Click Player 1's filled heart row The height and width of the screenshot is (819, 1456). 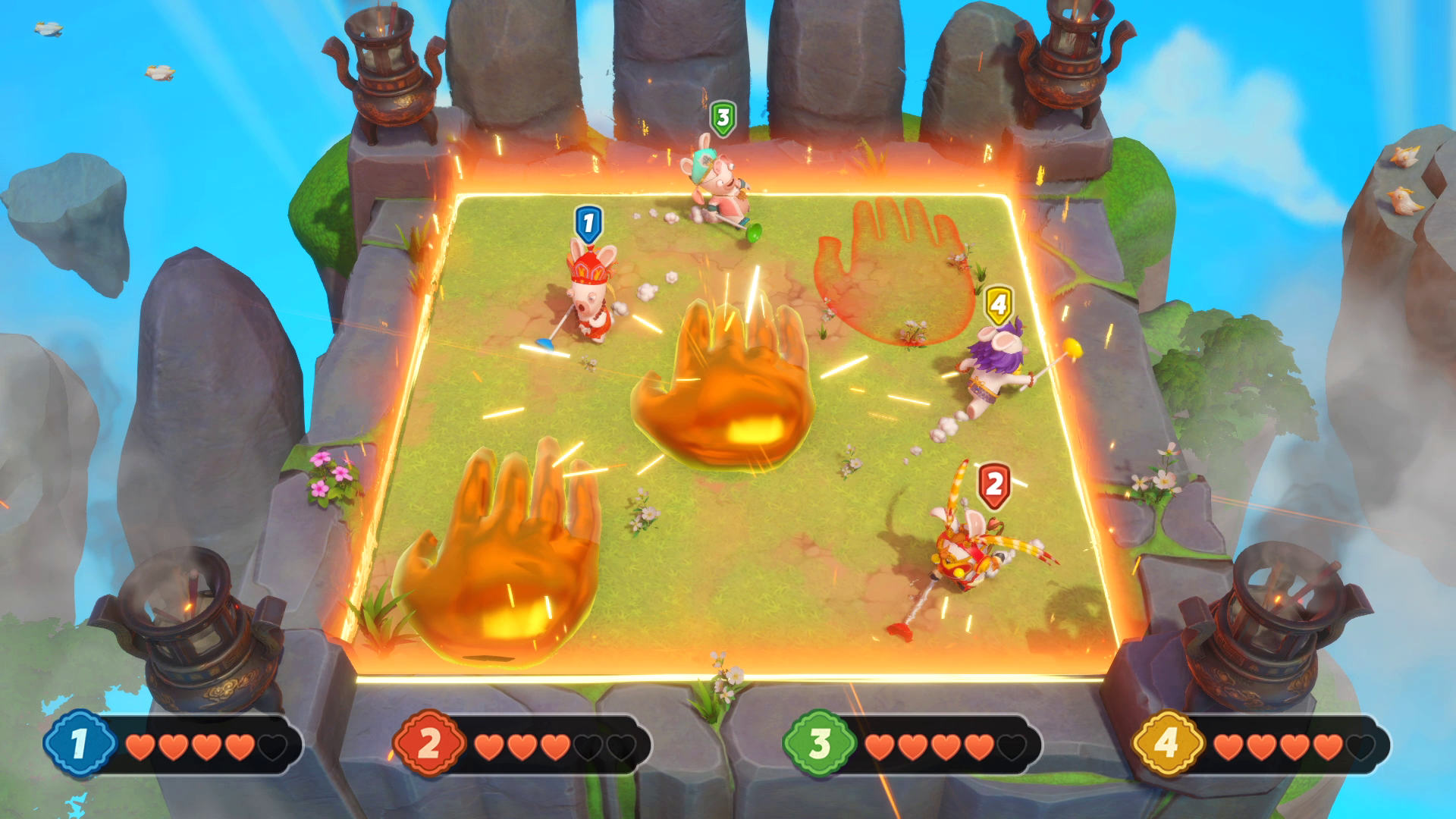190,747
